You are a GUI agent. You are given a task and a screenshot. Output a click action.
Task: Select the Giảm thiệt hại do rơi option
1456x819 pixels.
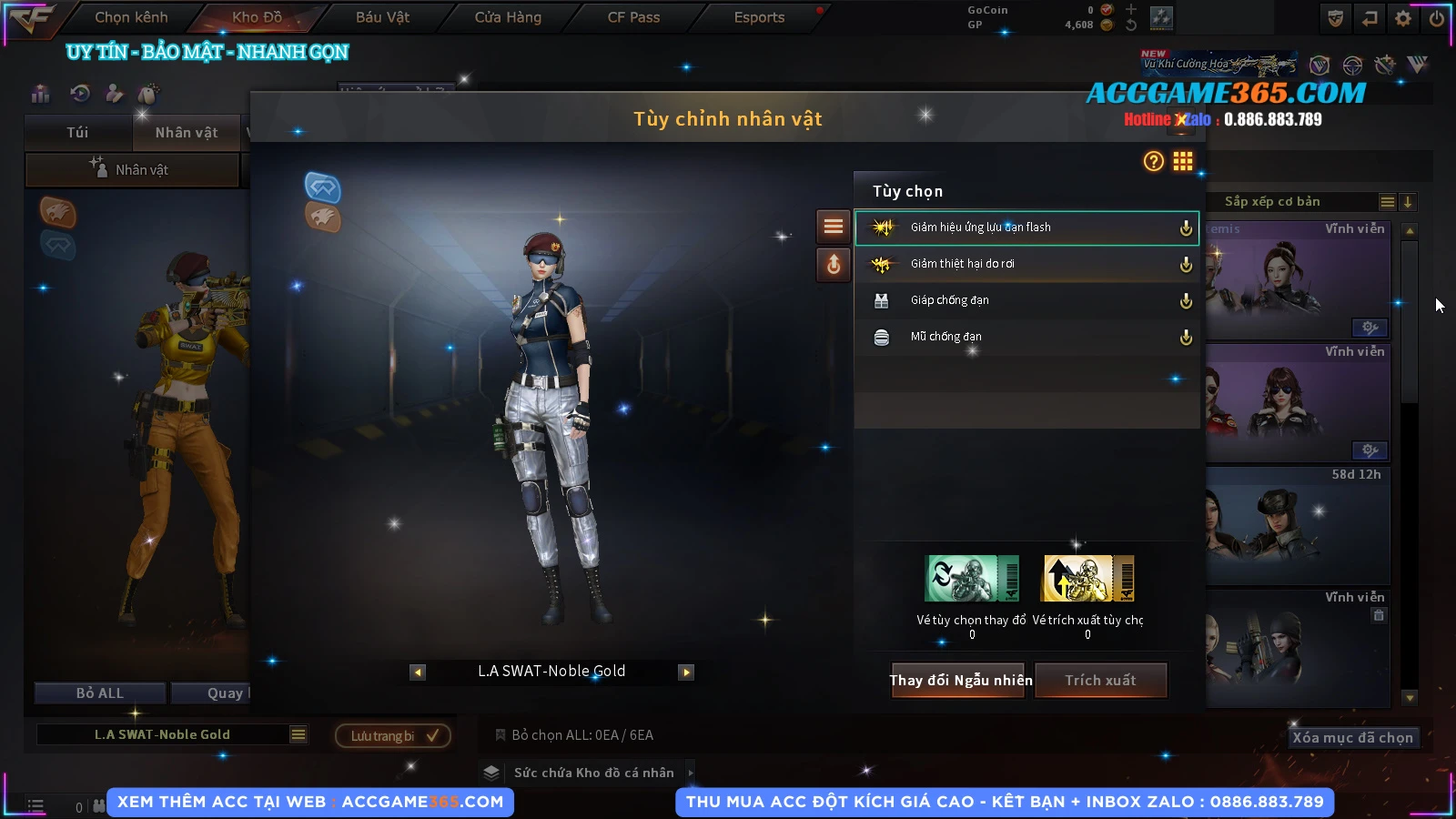pyautogui.click(x=1026, y=264)
